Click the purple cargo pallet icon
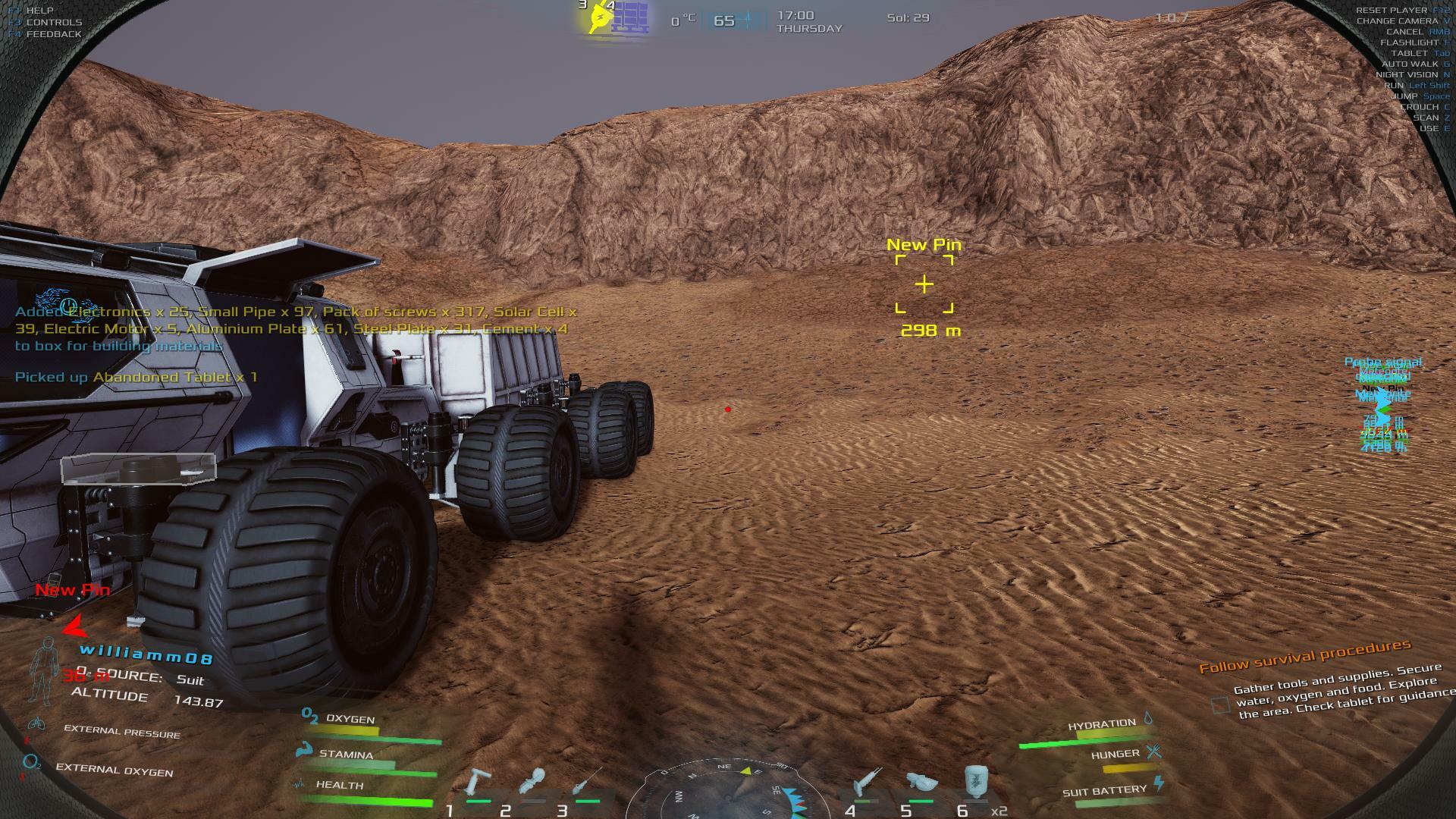Screen dimensions: 1456x819 coord(630,17)
